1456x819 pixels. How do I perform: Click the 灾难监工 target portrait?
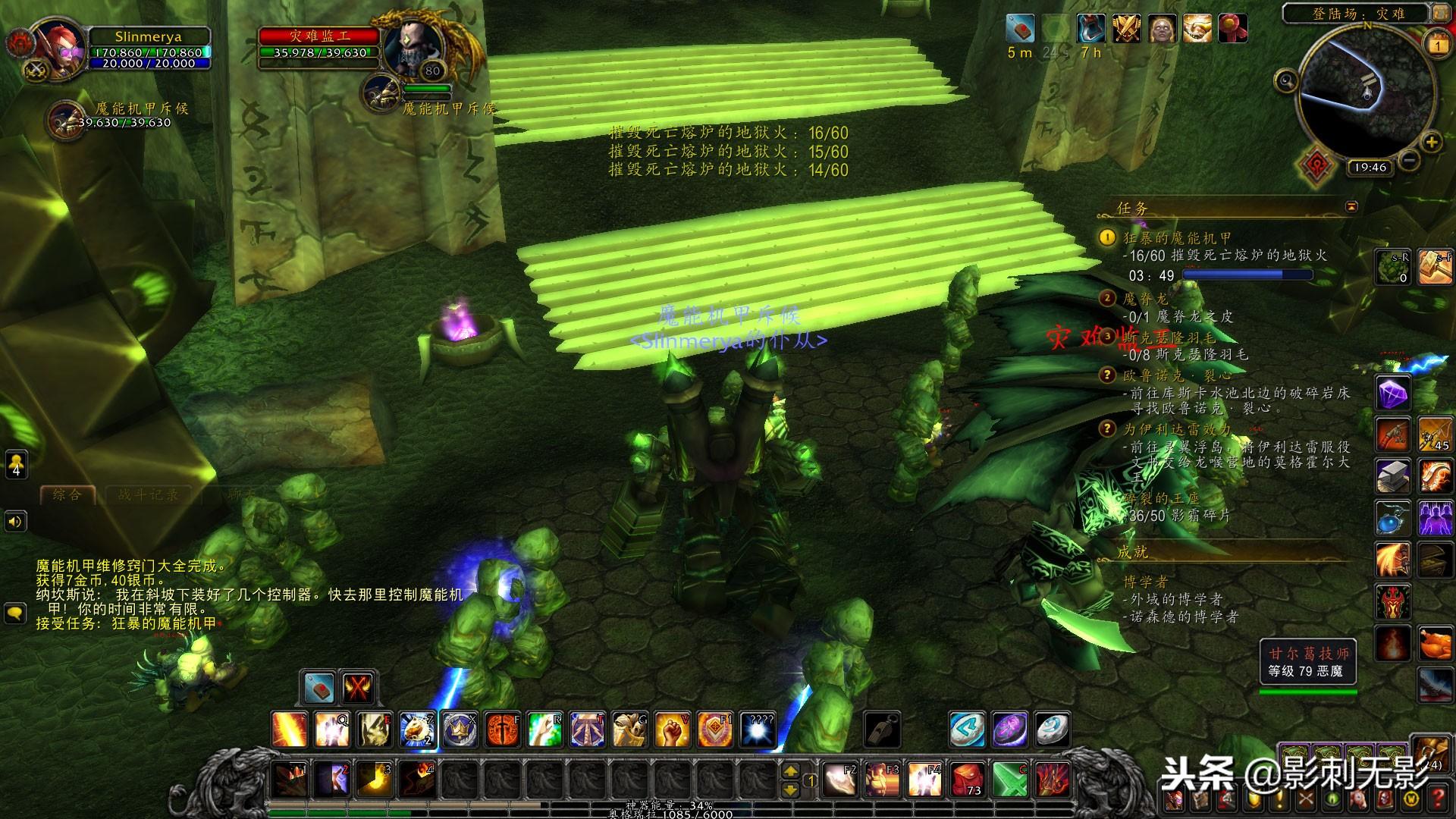click(x=411, y=47)
